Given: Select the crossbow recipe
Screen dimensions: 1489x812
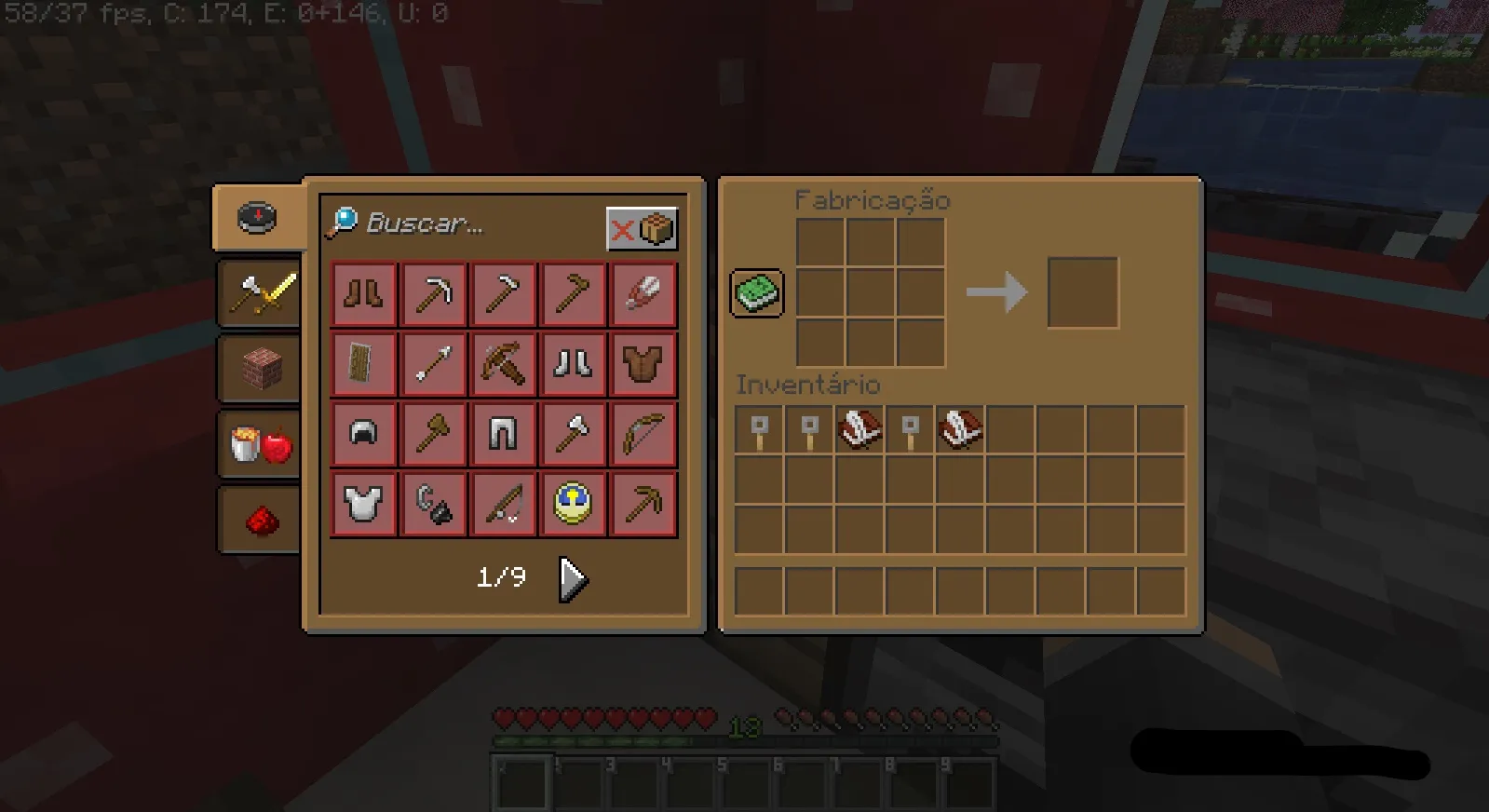Looking at the screenshot, I should coord(504,363).
